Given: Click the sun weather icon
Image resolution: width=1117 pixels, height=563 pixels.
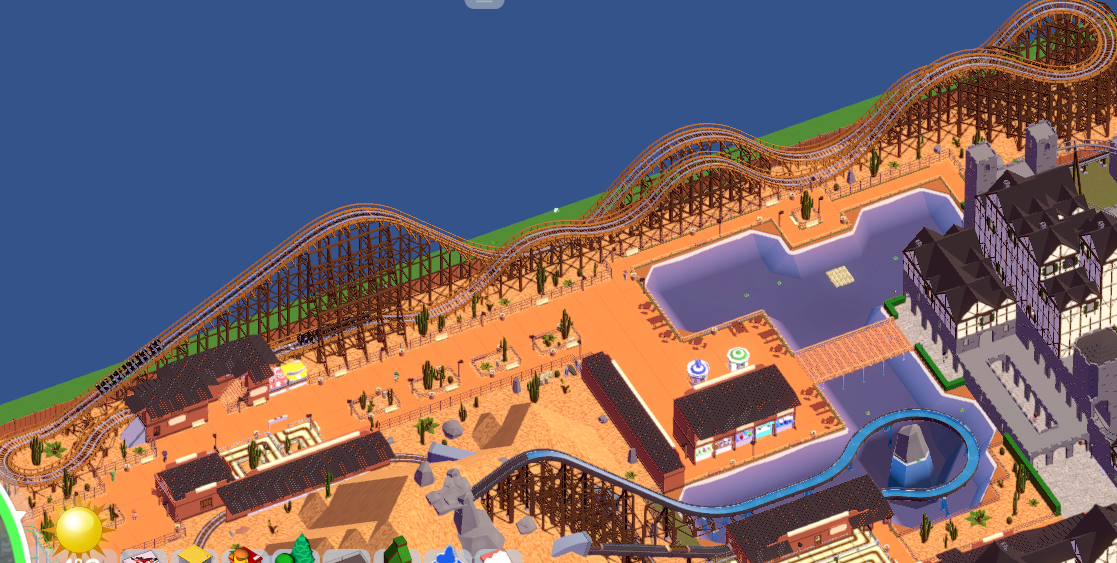Looking at the screenshot, I should click(79, 529).
